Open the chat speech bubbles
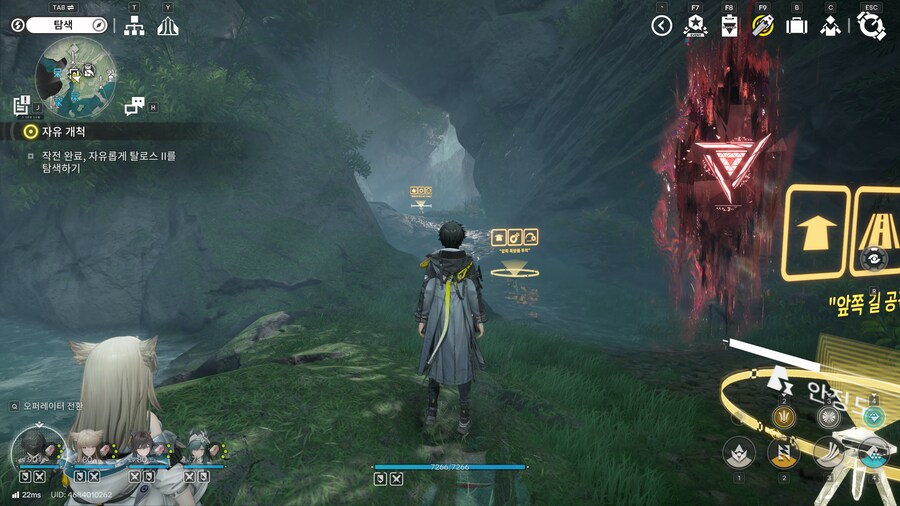 pyautogui.click(x=135, y=105)
